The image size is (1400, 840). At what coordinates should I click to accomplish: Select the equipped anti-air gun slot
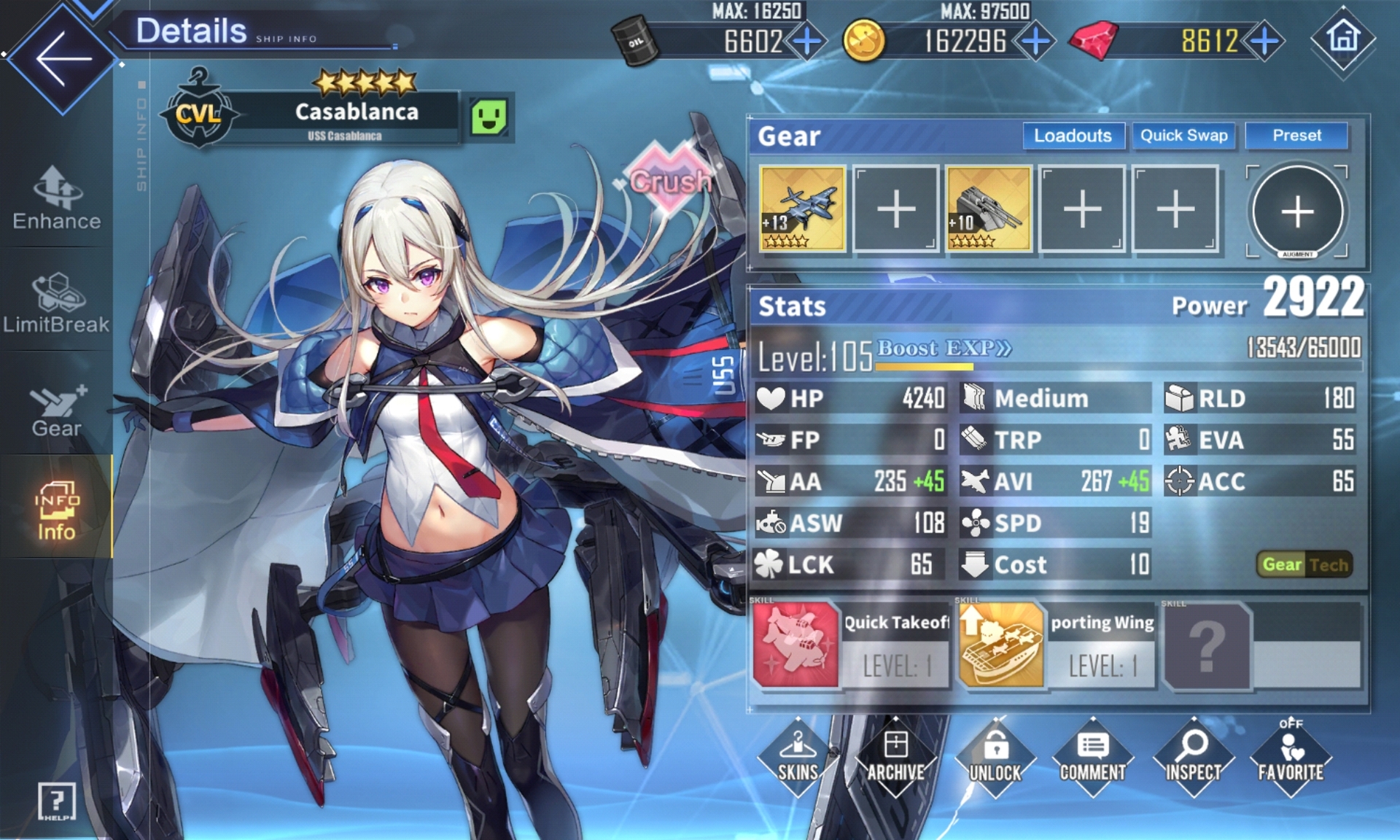(x=989, y=209)
